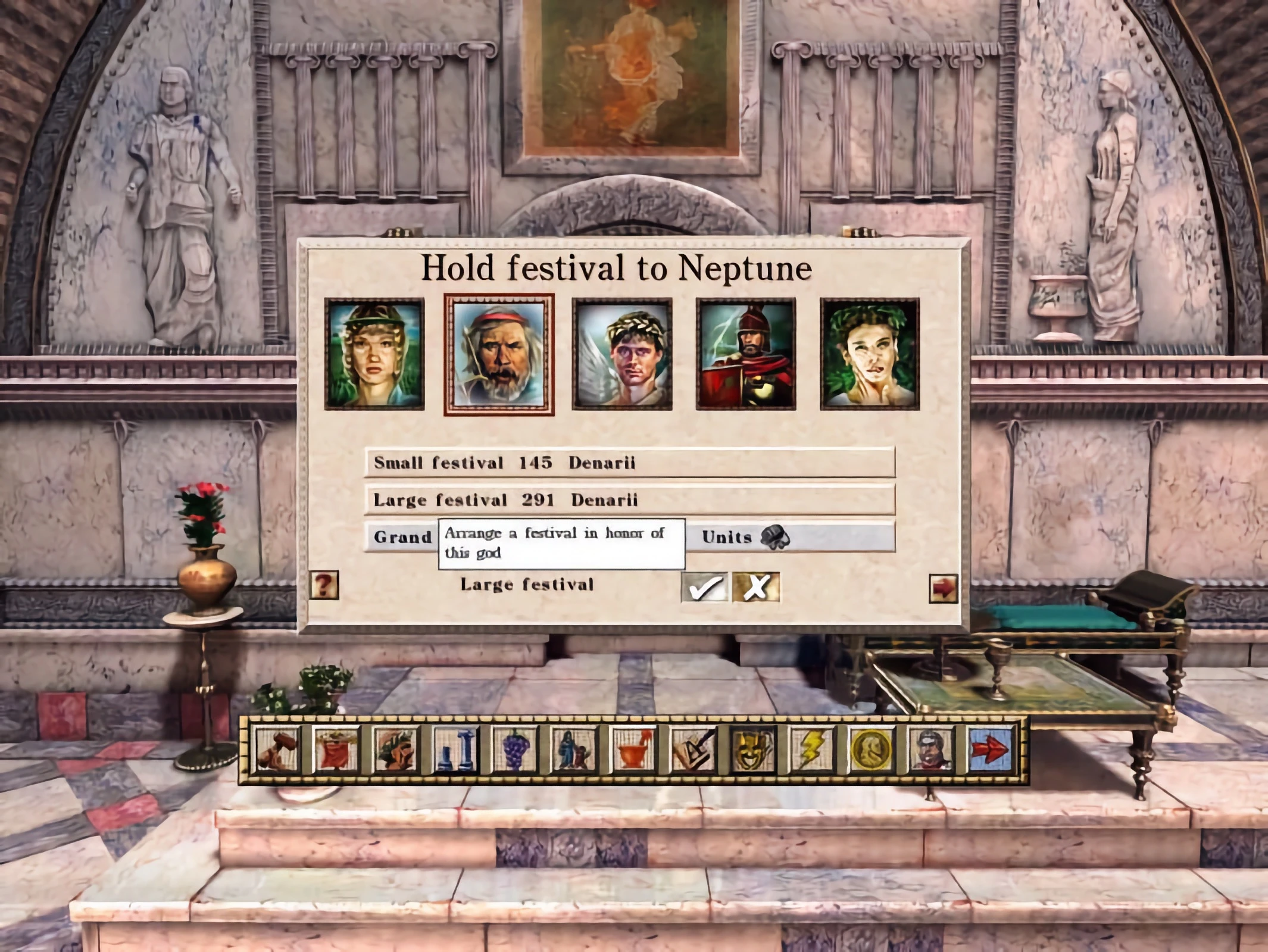
Task: Choose the Neptune god portrait
Action: [499, 354]
